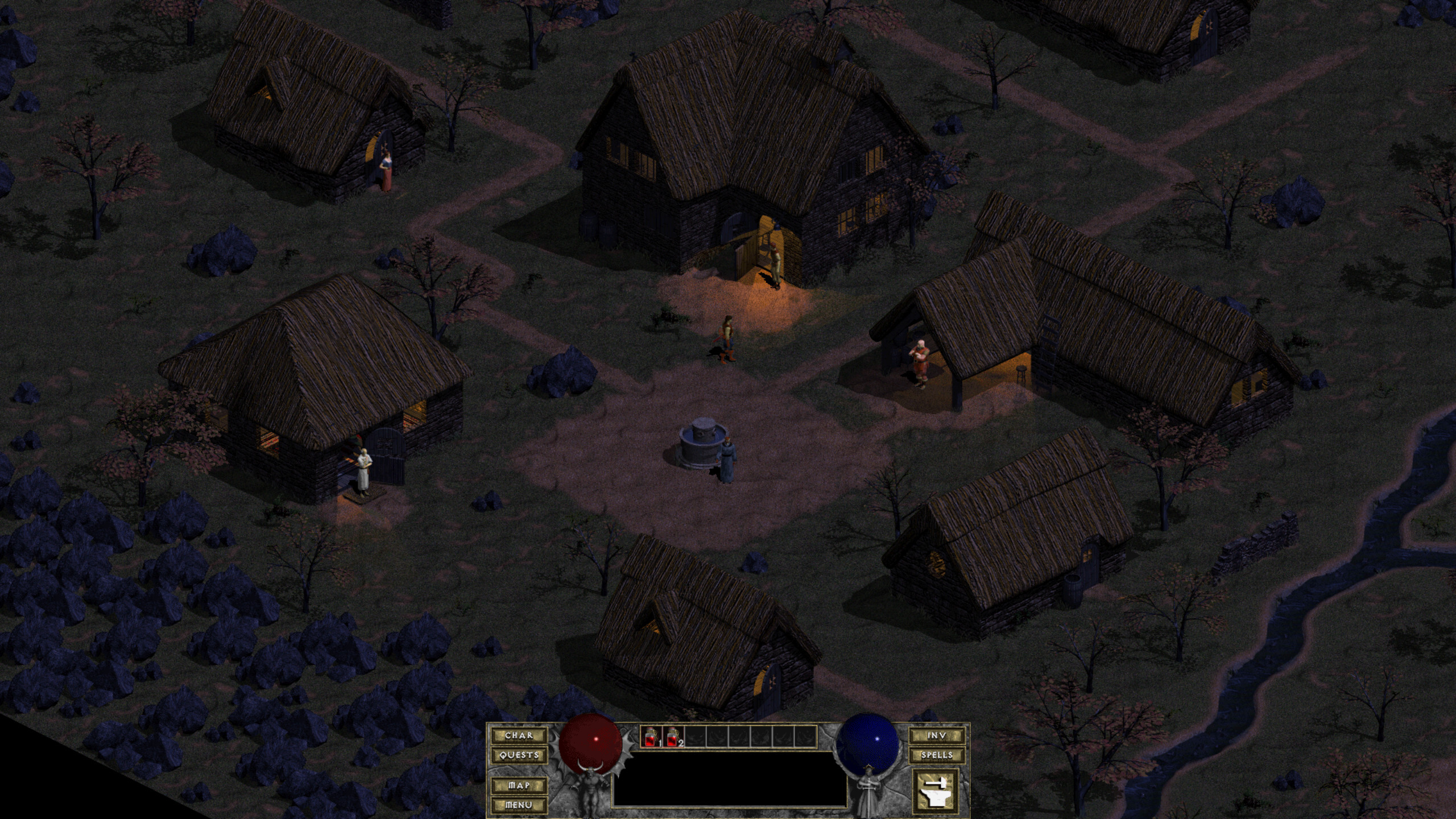
Task: Toggle the MAP overlay button
Action: click(x=519, y=785)
